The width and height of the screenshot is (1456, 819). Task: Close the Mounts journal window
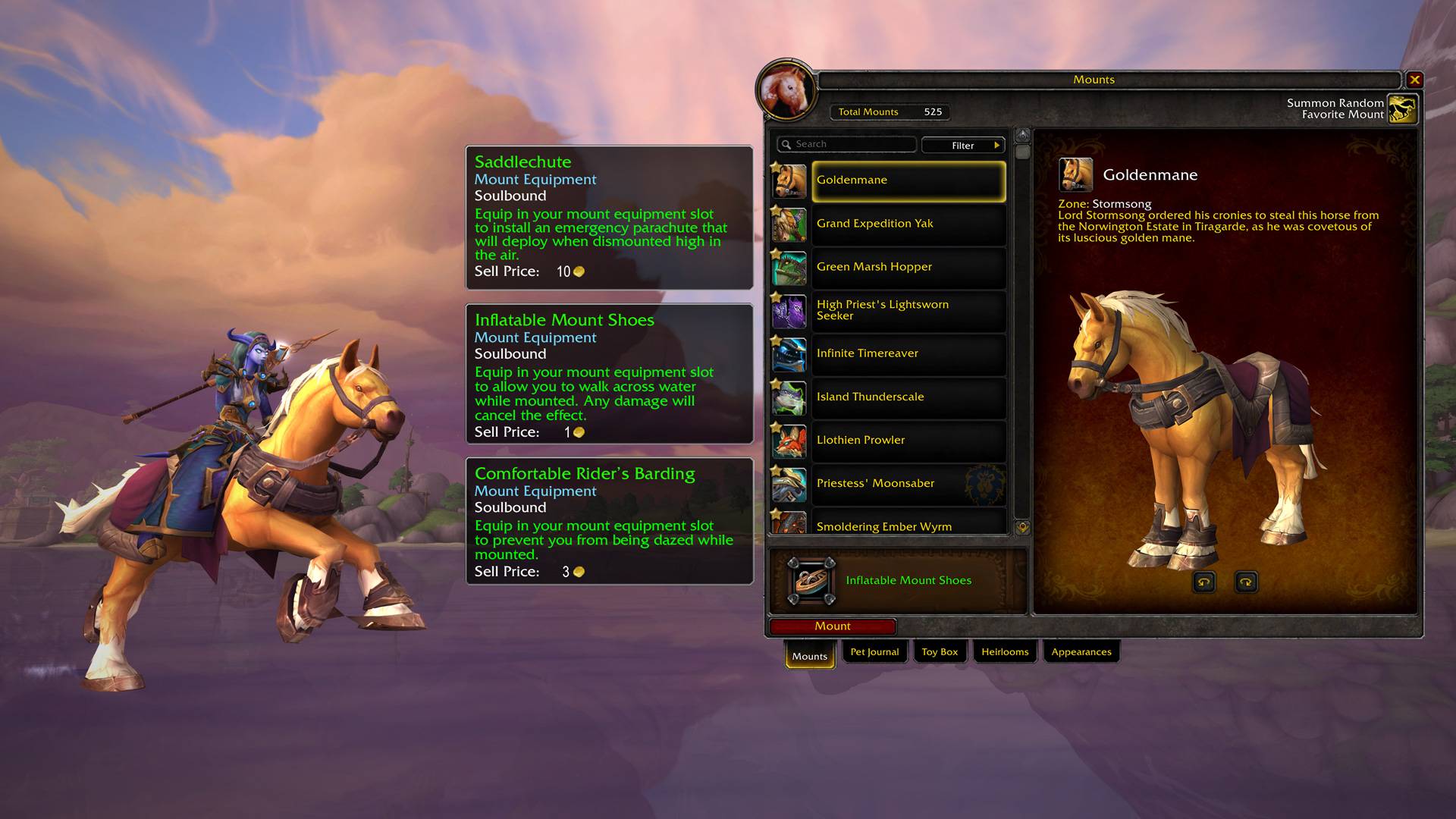pos(1414,80)
